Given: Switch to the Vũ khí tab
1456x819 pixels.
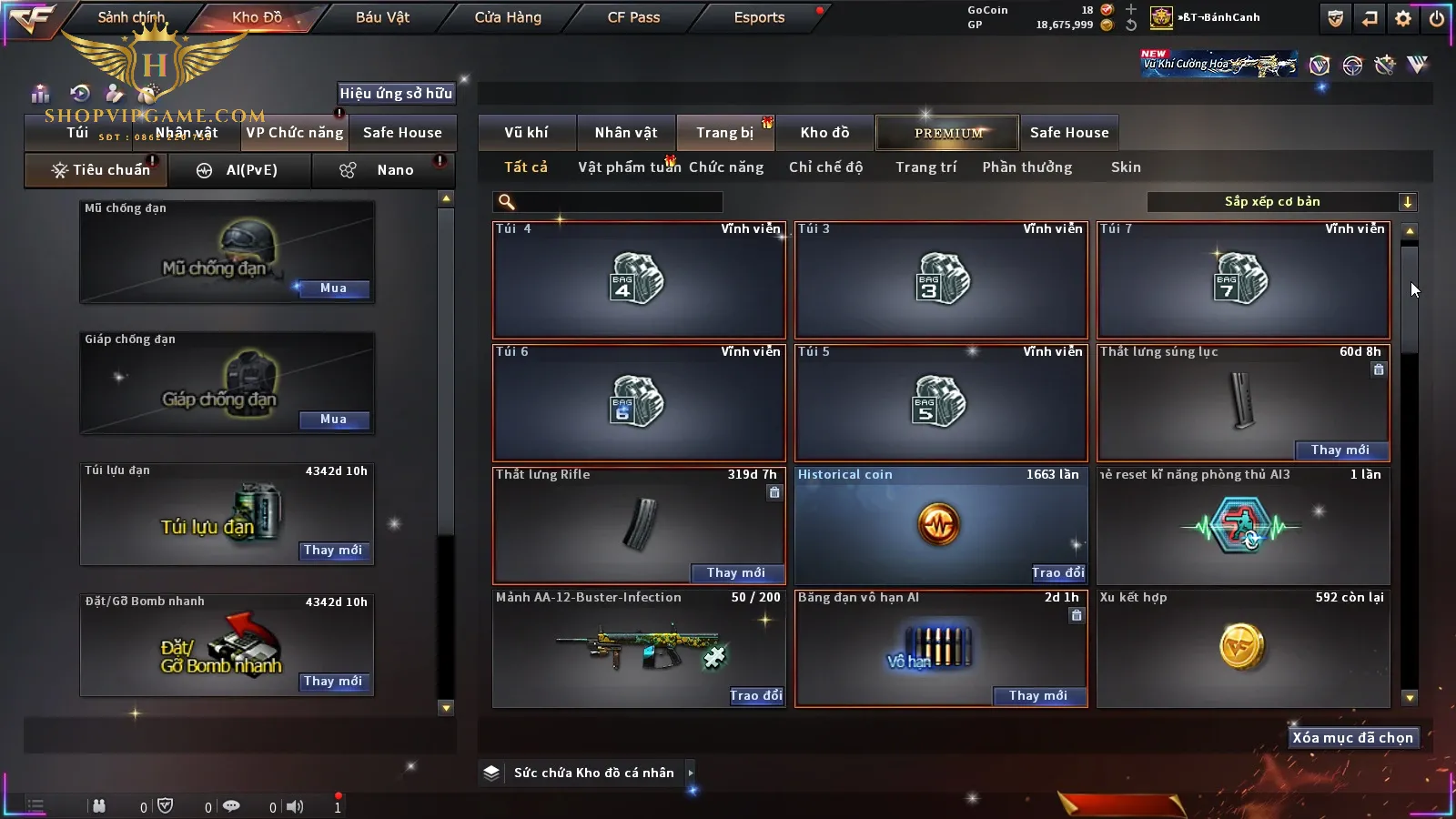Looking at the screenshot, I should (x=526, y=133).
